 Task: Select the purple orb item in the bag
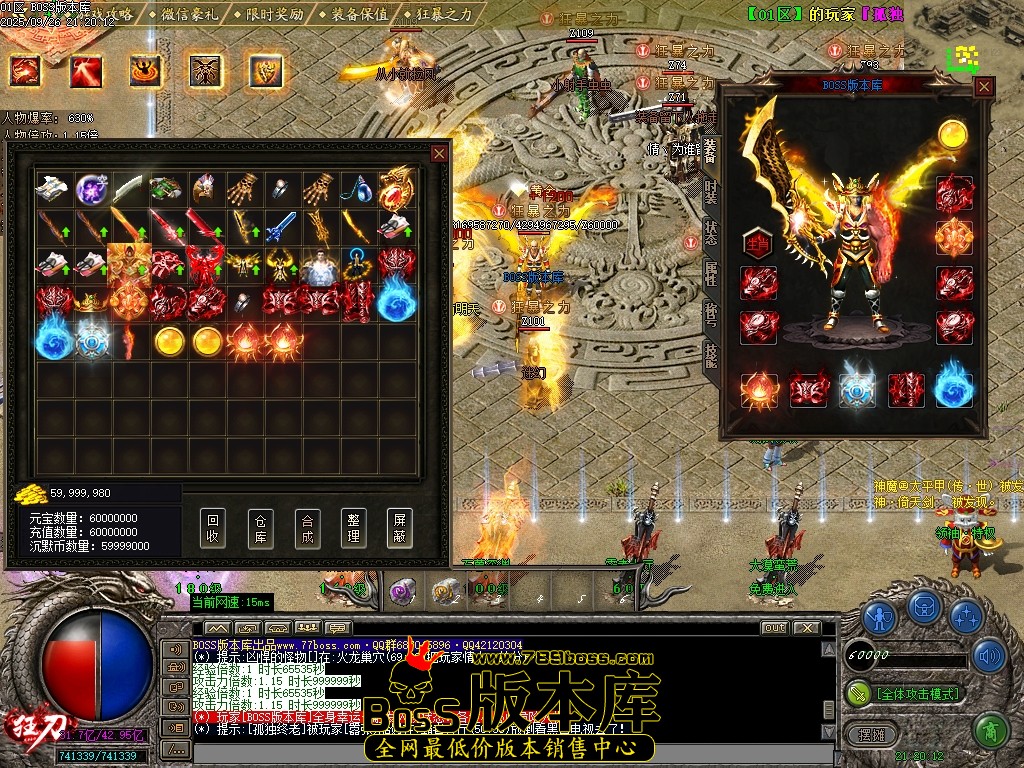(x=92, y=188)
